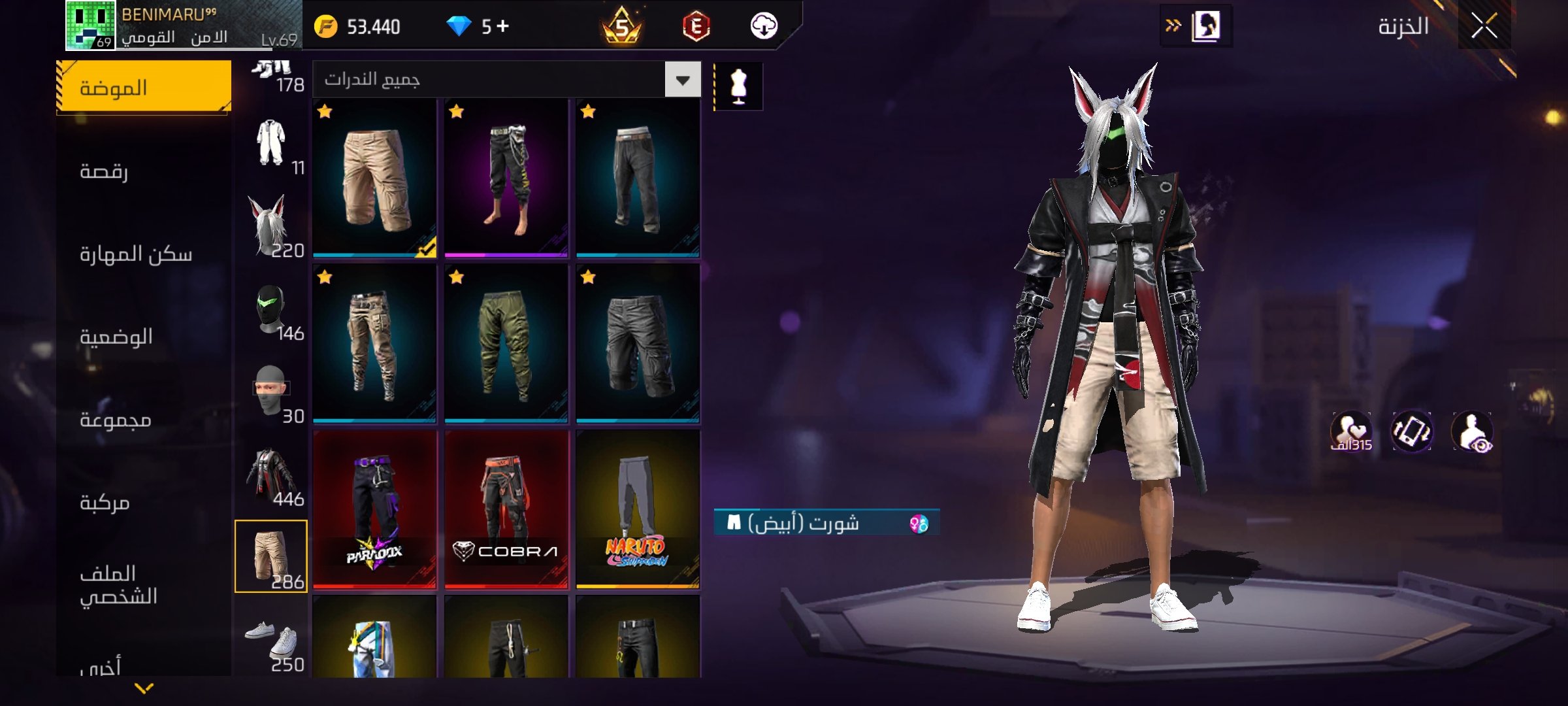The image size is (1568, 706).
Task: Click the mannequin outfit preview button
Action: pos(738,86)
